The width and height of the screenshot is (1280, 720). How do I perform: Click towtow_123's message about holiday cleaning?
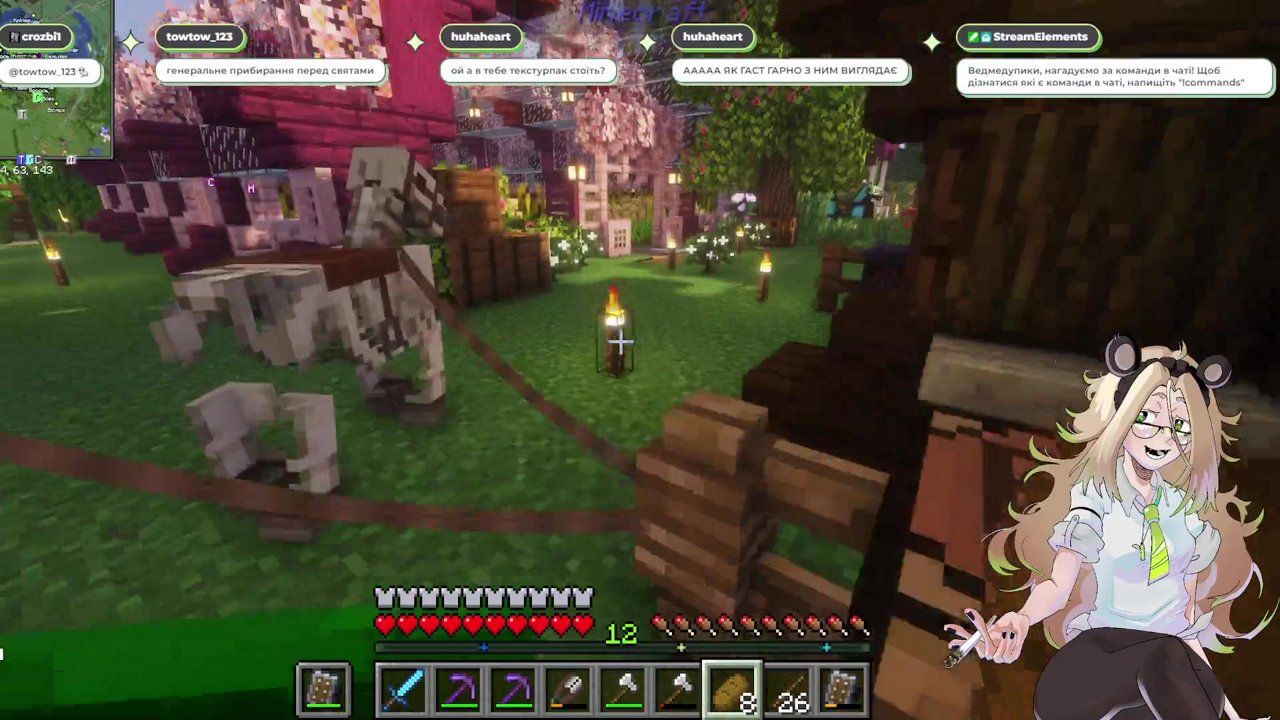[x=270, y=71]
